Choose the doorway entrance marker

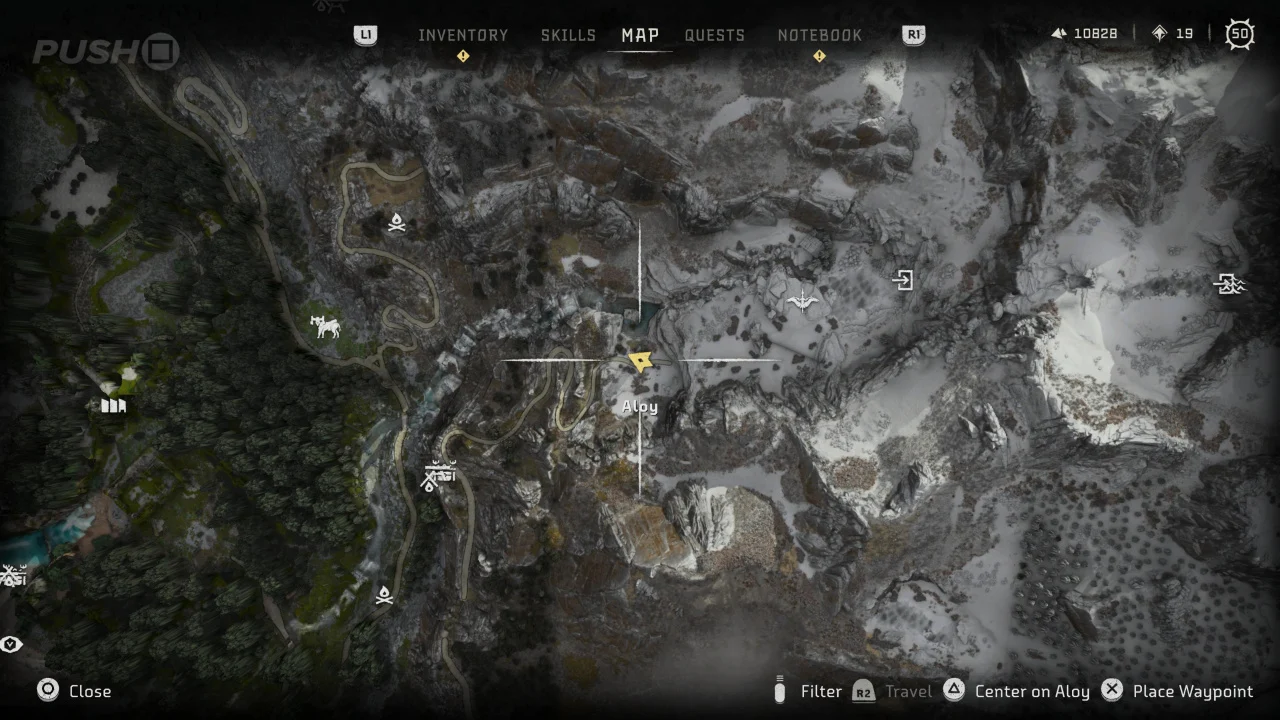point(903,280)
